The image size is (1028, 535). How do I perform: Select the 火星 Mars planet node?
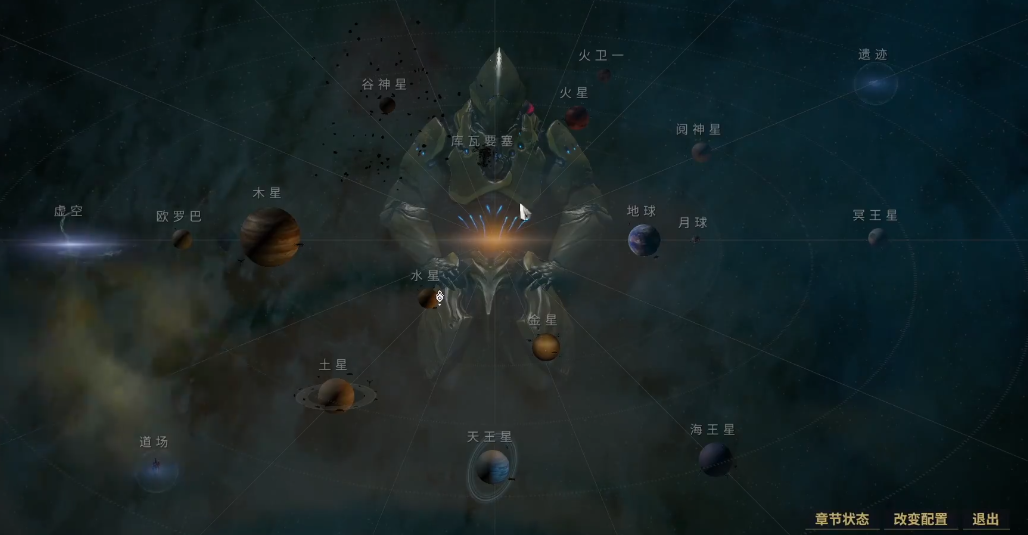[576, 118]
